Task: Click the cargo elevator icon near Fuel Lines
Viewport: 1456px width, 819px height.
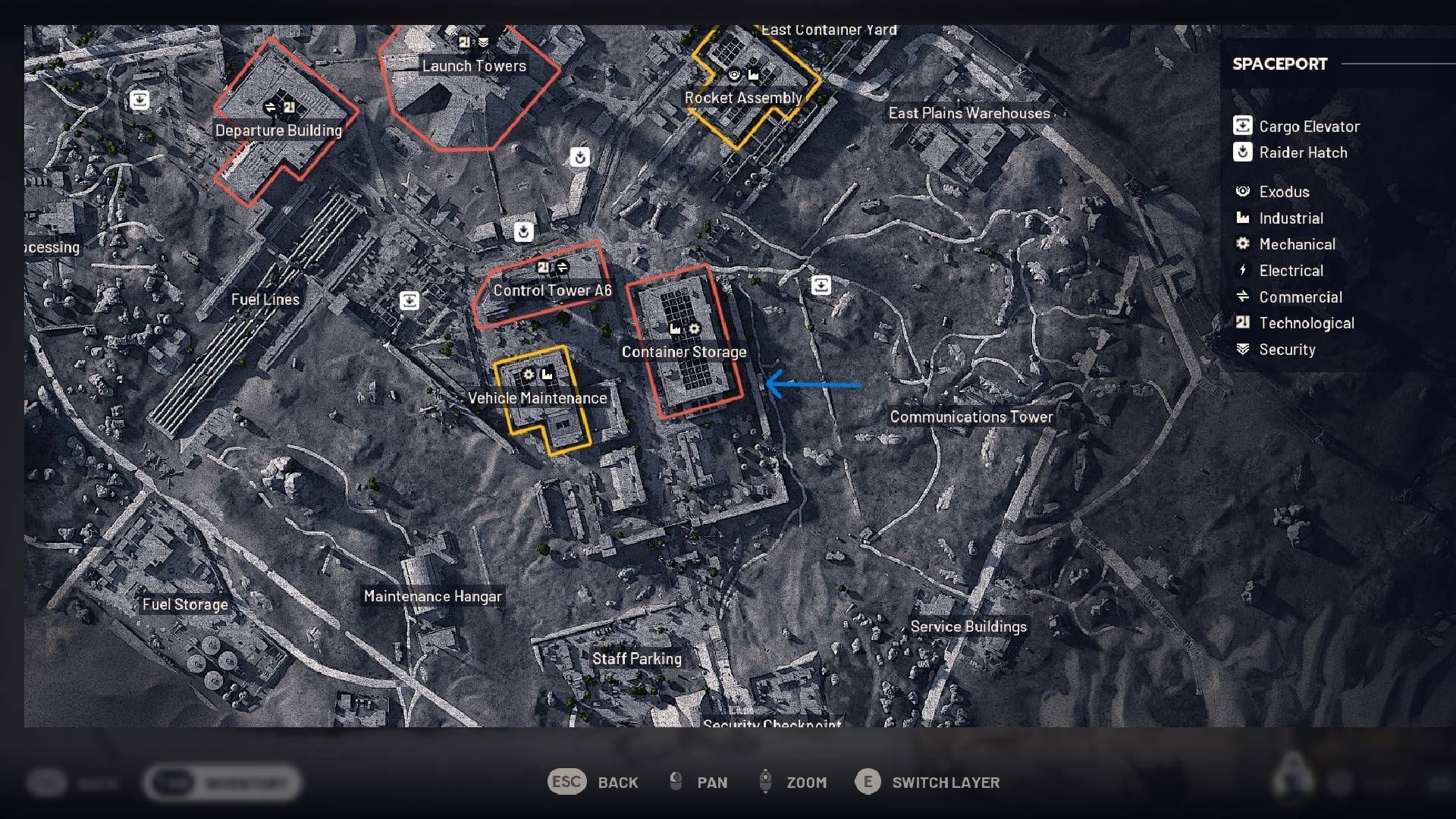Action: click(x=410, y=301)
